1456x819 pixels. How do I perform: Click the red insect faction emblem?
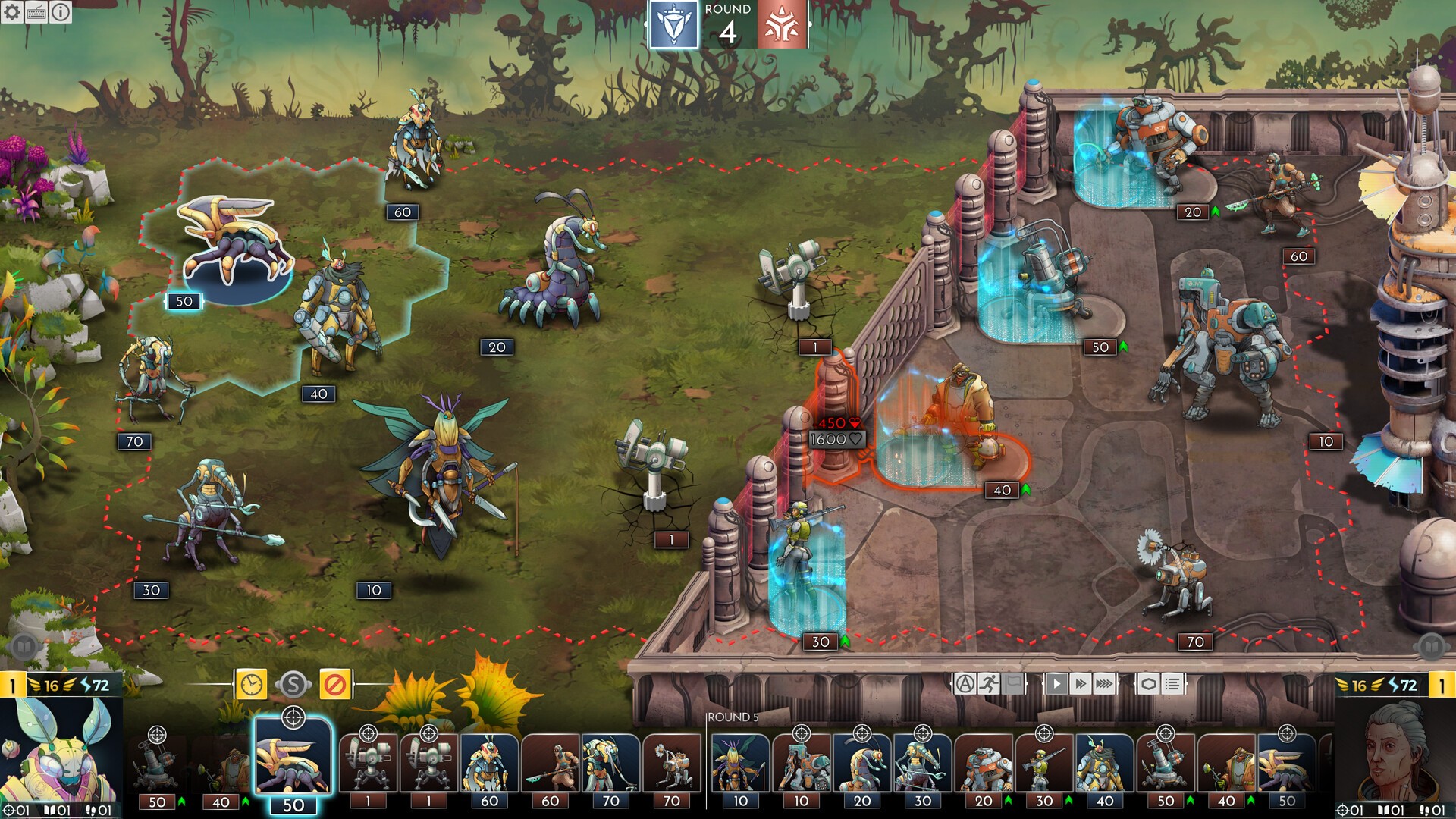[782, 26]
